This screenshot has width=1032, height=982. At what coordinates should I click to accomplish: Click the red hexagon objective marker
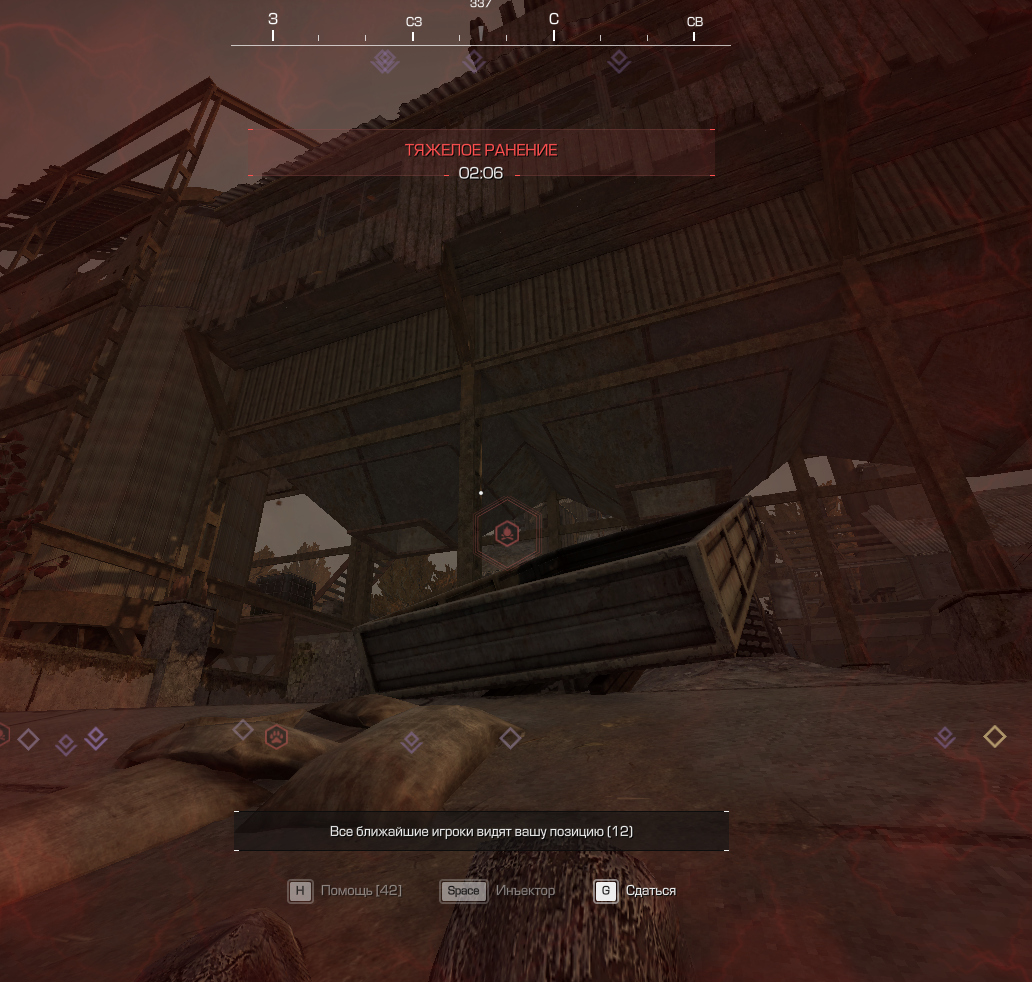pyautogui.click(x=508, y=533)
